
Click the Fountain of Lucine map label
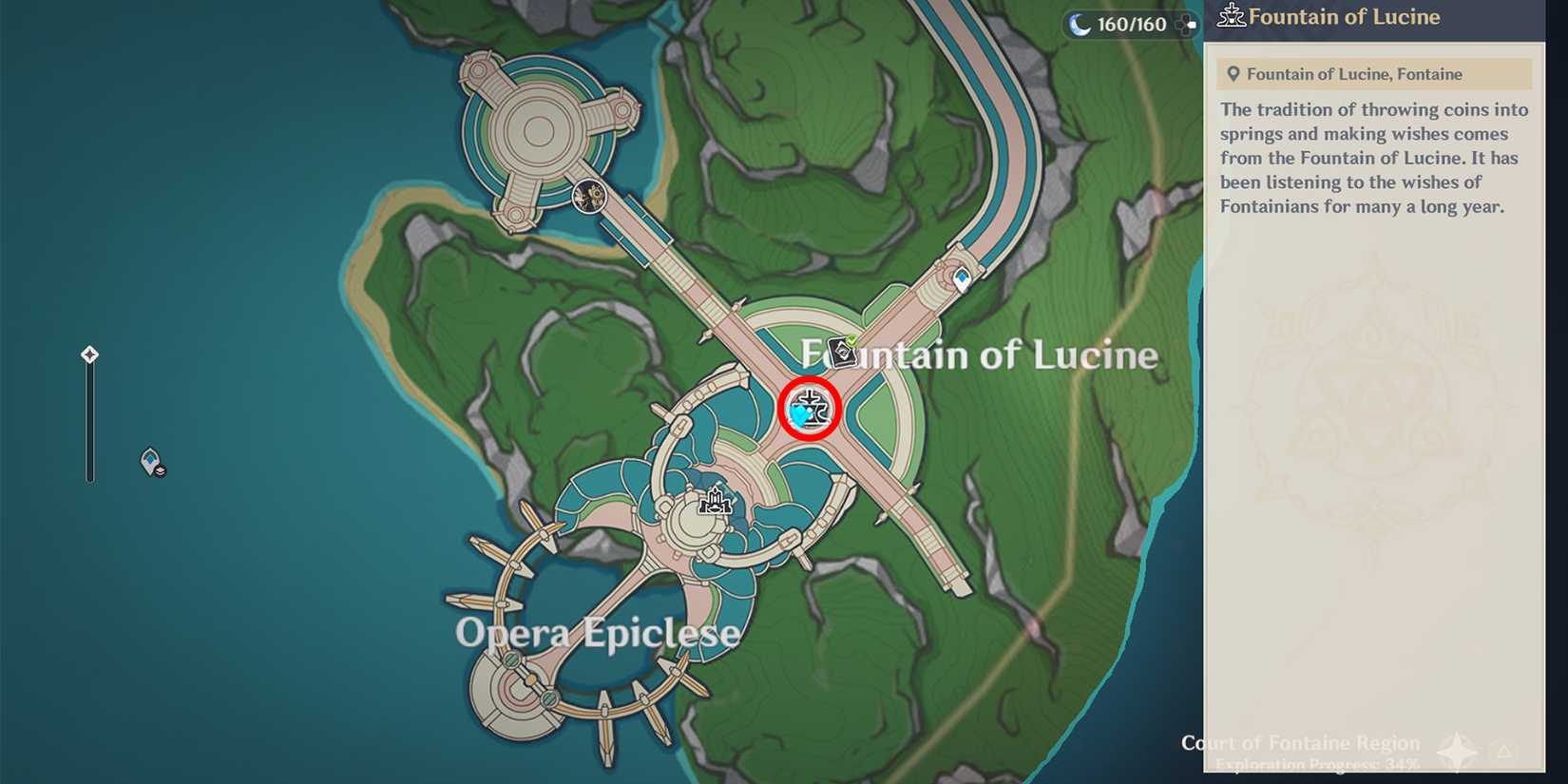(979, 354)
